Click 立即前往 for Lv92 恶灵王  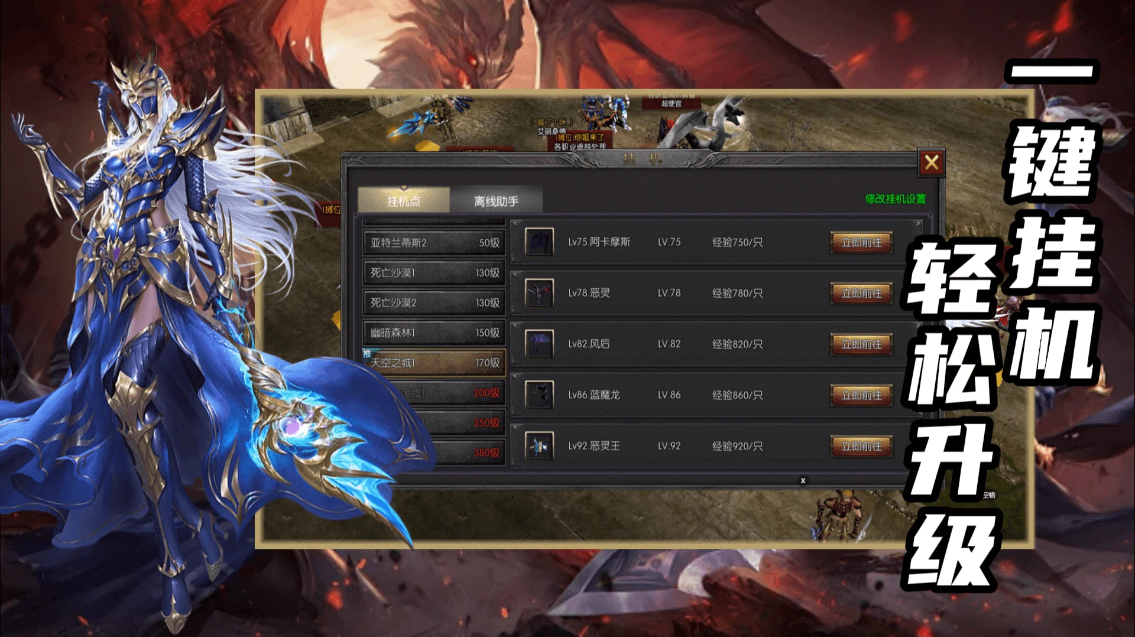tap(861, 446)
